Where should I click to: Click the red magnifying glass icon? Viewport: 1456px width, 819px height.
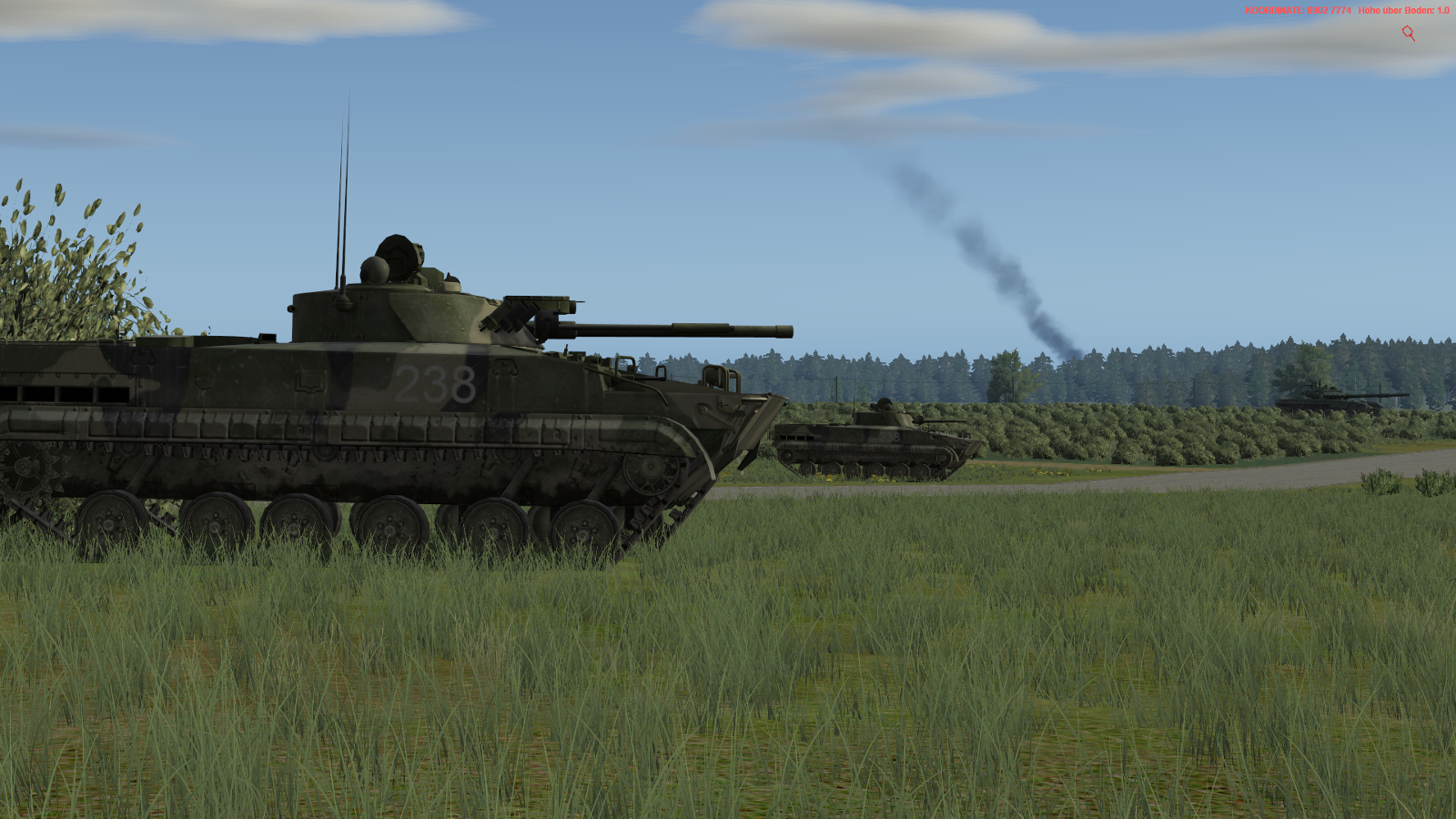pyautogui.click(x=1408, y=34)
